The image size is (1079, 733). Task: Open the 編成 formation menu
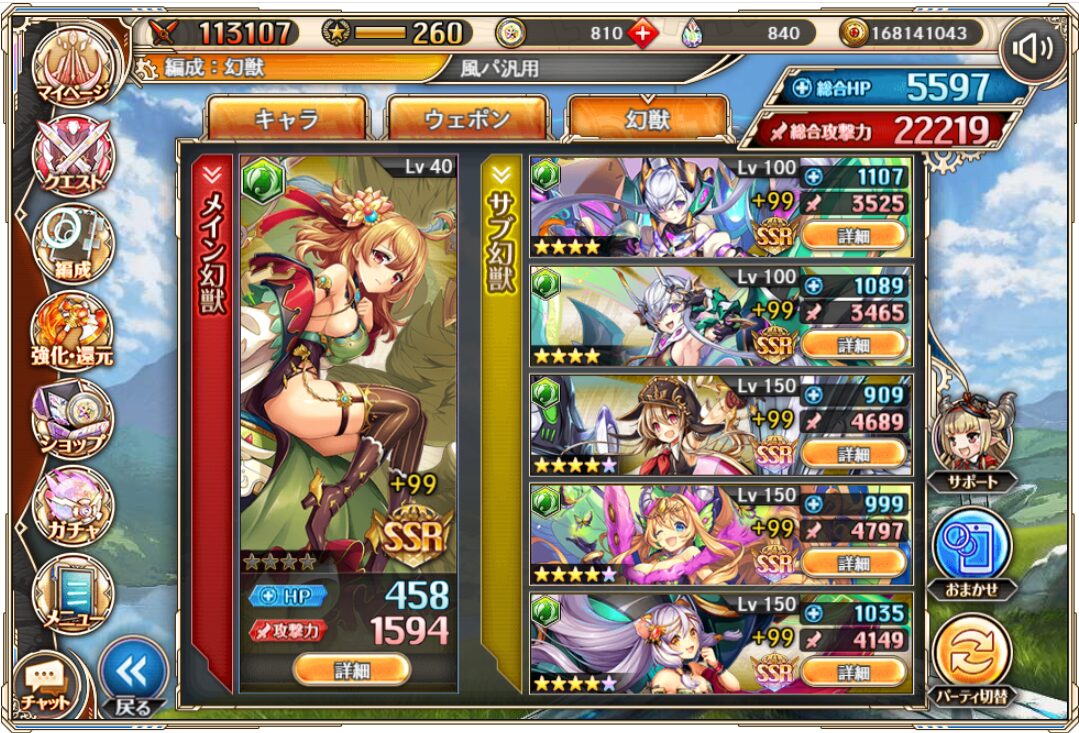point(72,245)
